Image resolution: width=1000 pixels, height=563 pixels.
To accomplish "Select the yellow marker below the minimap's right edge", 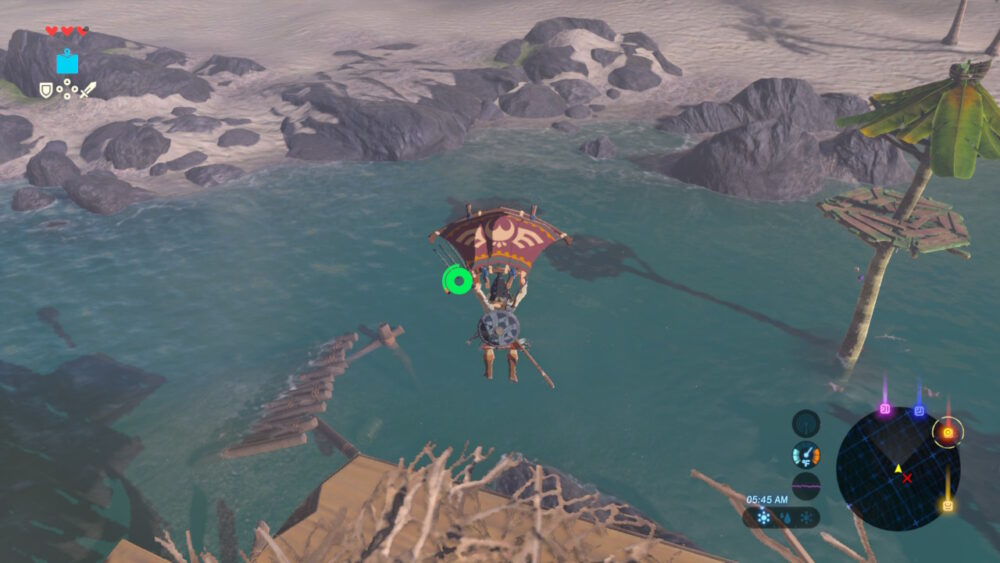I will [946, 505].
